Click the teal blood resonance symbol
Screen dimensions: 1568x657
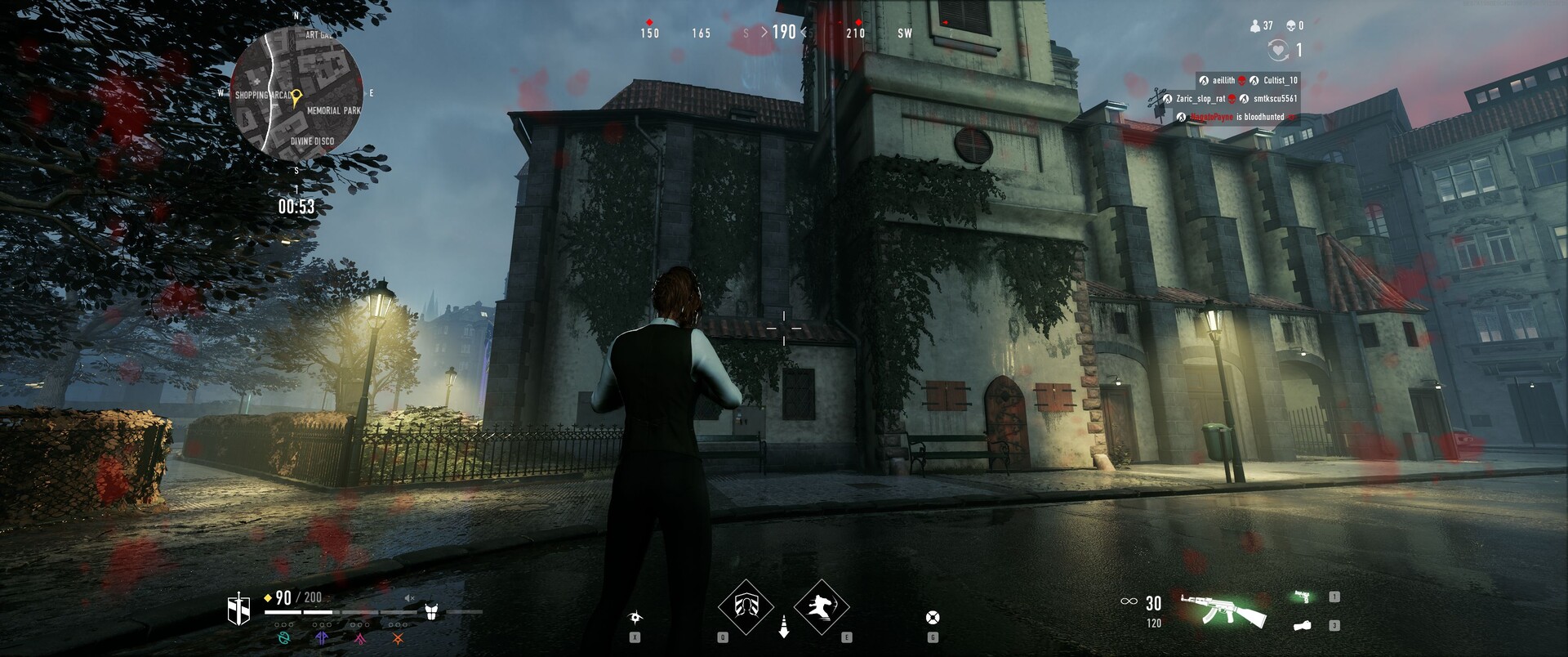283,637
